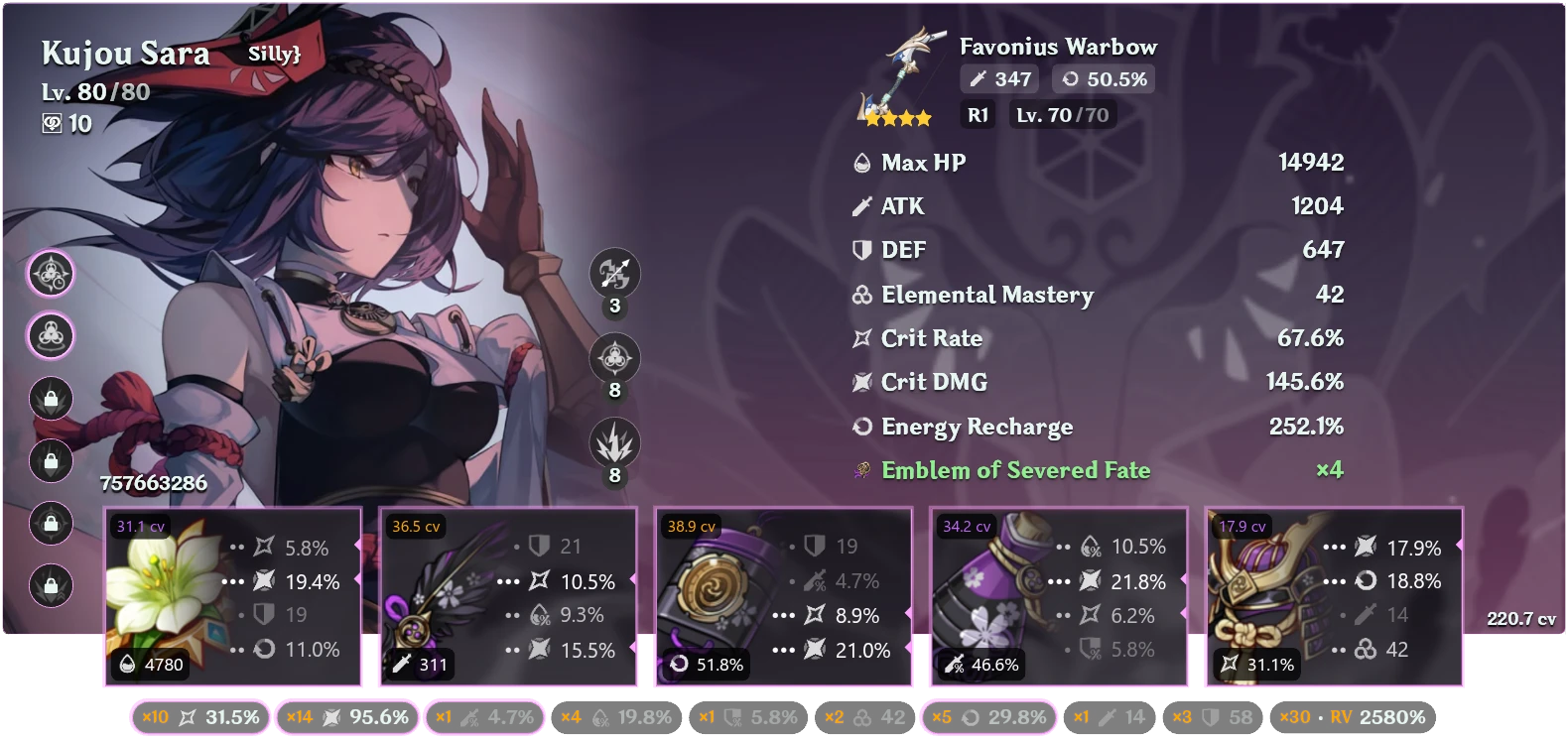
Task: Click the Elemental Mastery icon beside 42
Action: (x=861, y=295)
